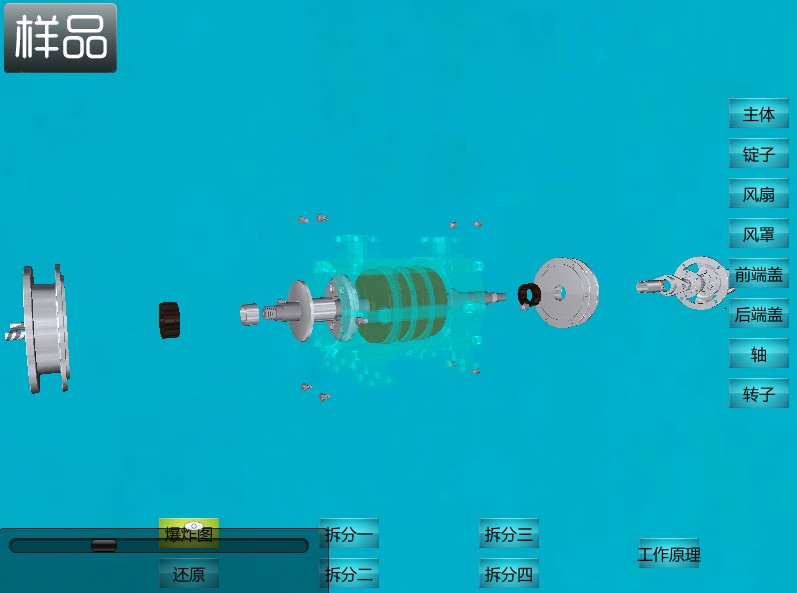Choose the 前端盖 front end cover
This screenshot has height=593, width=797.
click(x=758, y=274)
